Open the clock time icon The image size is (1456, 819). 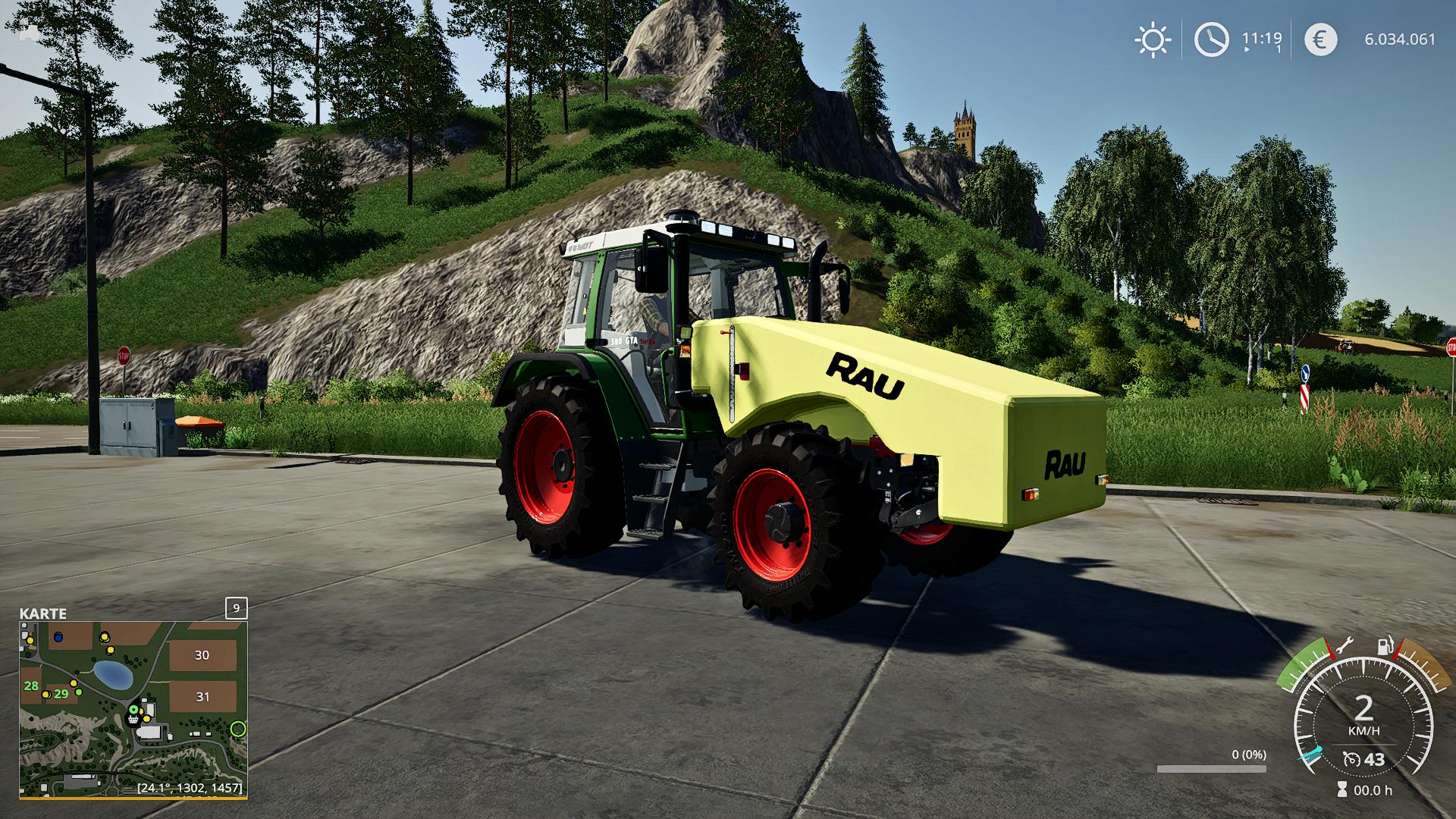(x=1211, y=39)
